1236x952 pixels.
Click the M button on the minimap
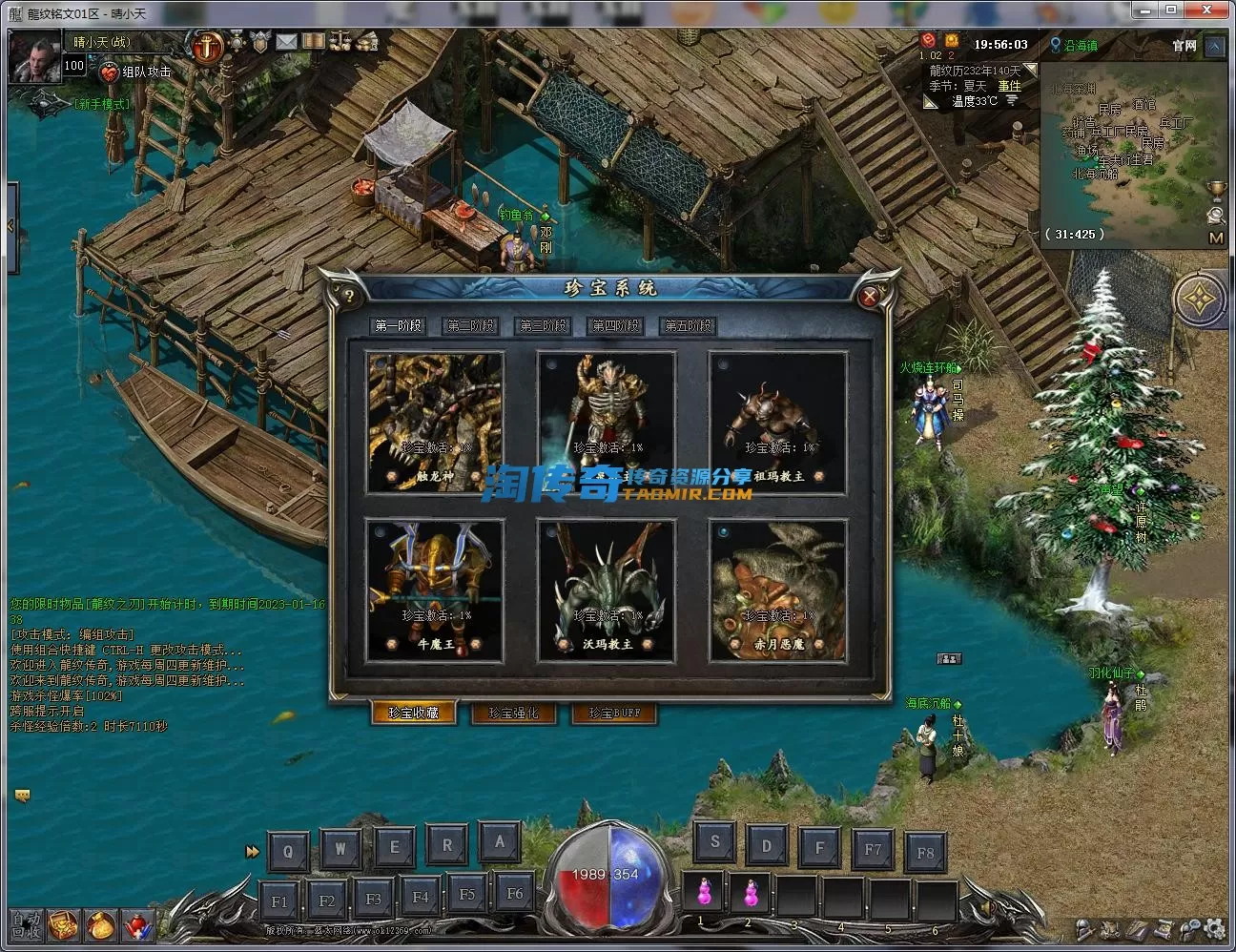1215,238
